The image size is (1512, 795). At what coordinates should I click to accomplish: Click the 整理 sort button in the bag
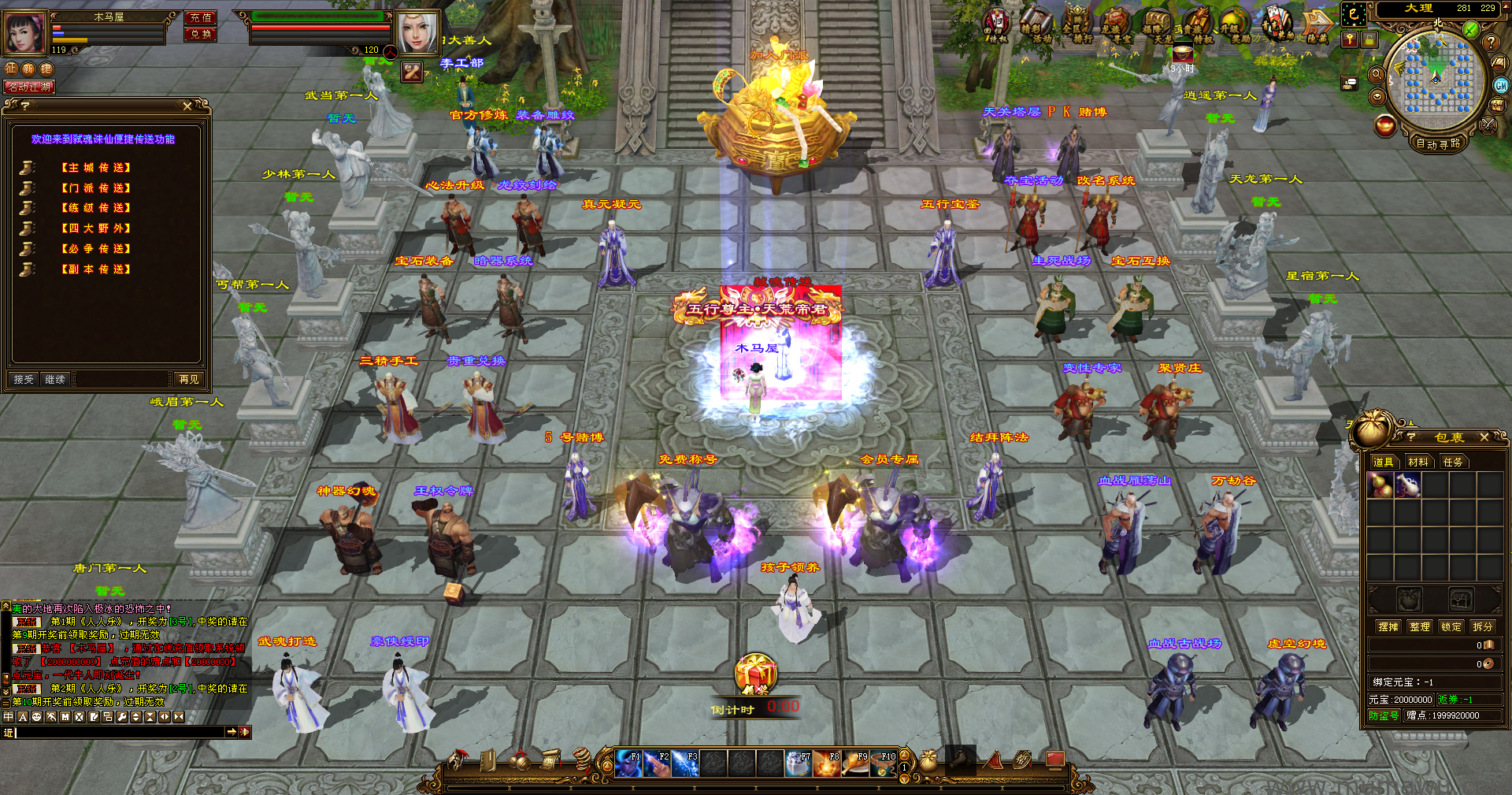click(1420, 627)
